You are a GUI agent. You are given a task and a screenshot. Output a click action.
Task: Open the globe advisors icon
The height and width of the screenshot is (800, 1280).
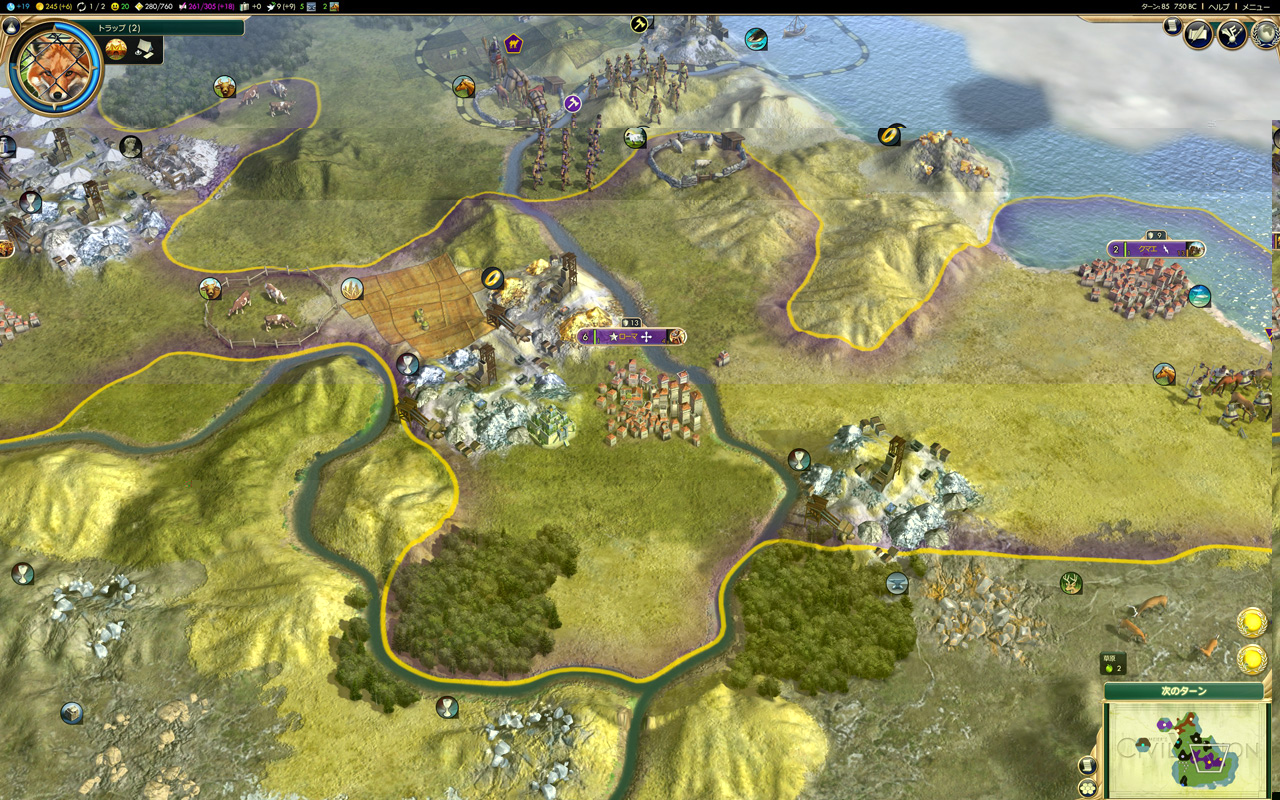tap(1265, 33)
